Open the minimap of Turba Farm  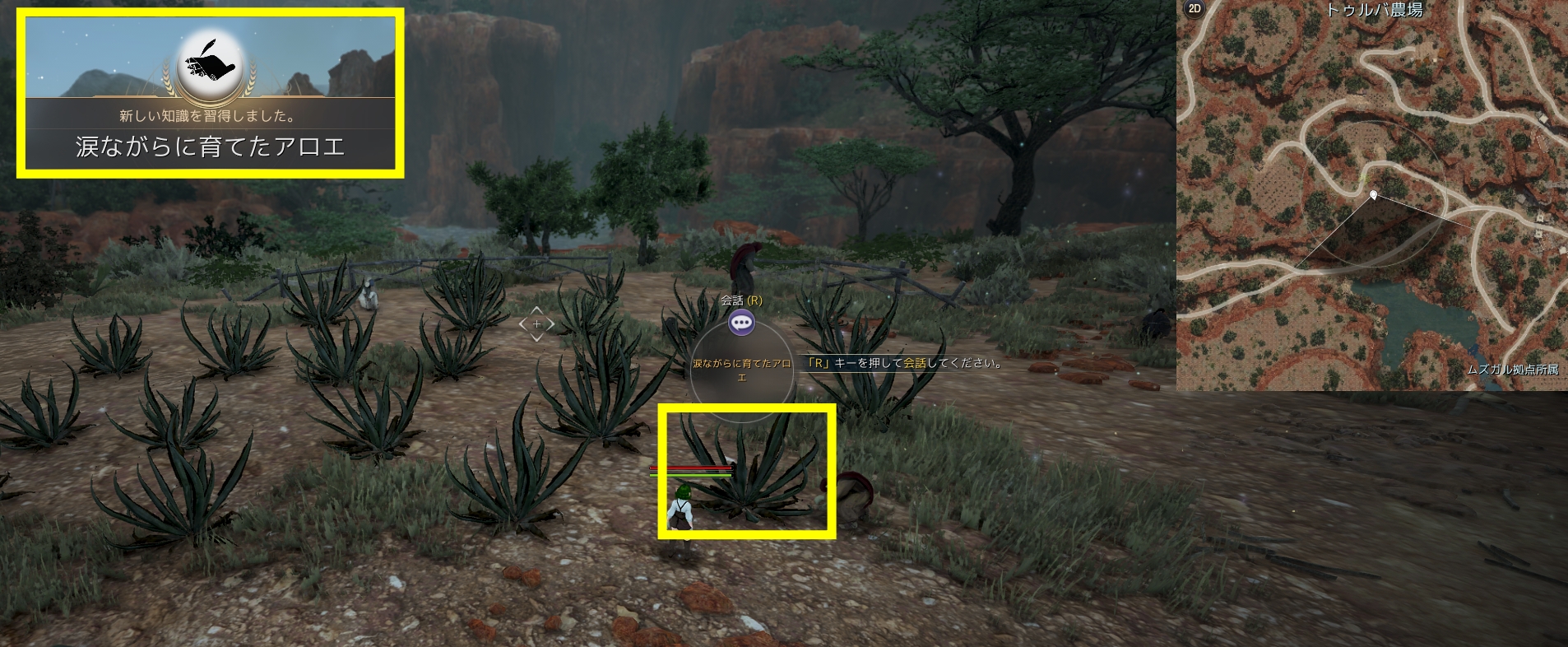point(1371,198)
